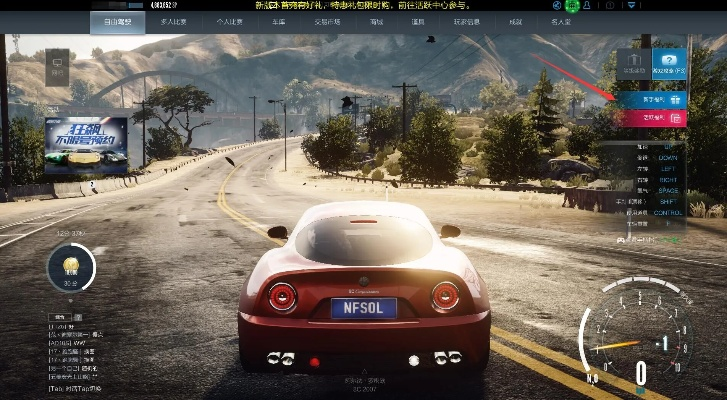Show the 玩家信息 player info tab
The image size is (727, 400).
[467, 21]
